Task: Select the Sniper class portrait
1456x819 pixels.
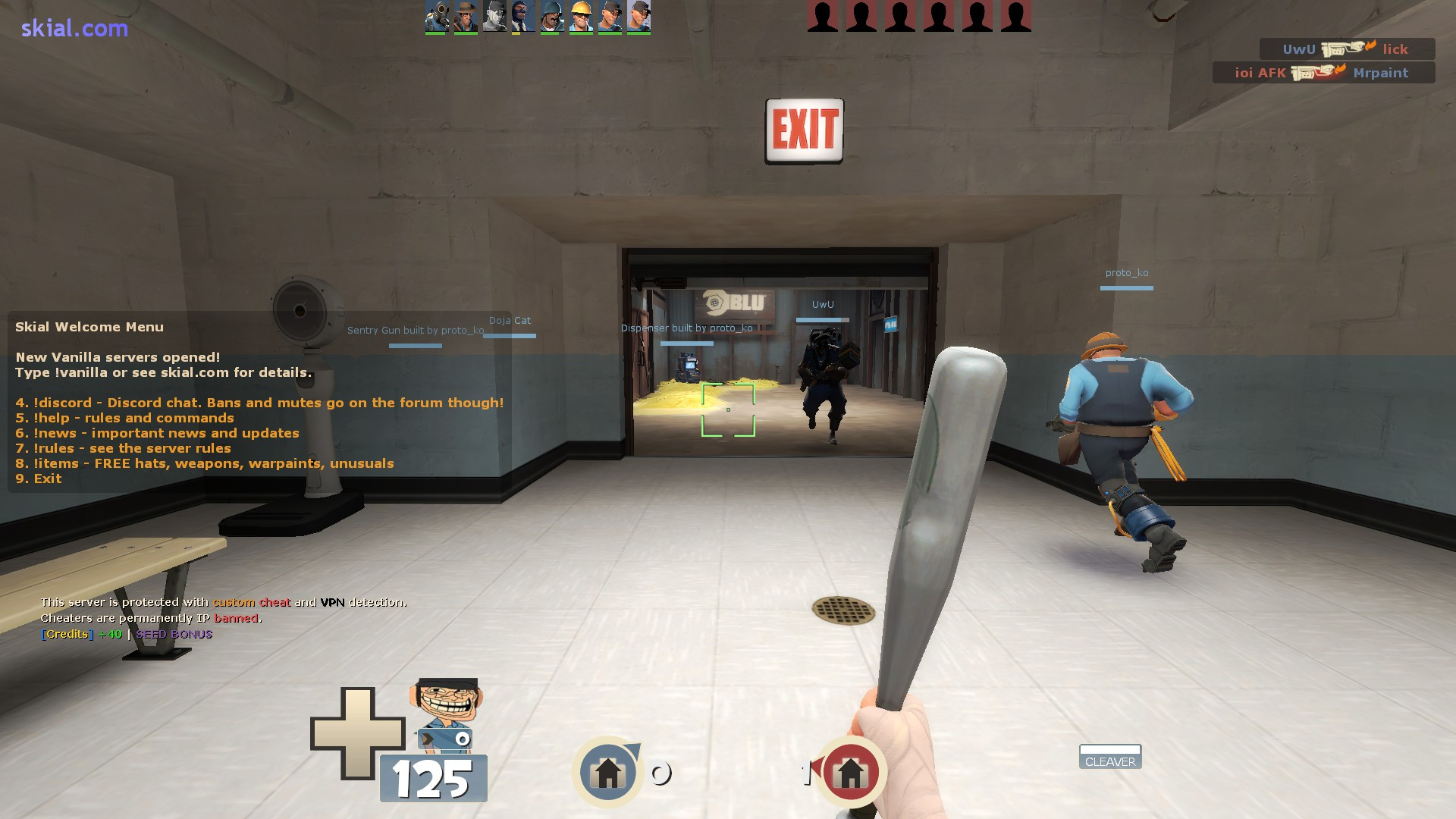Action: [465, 17]
